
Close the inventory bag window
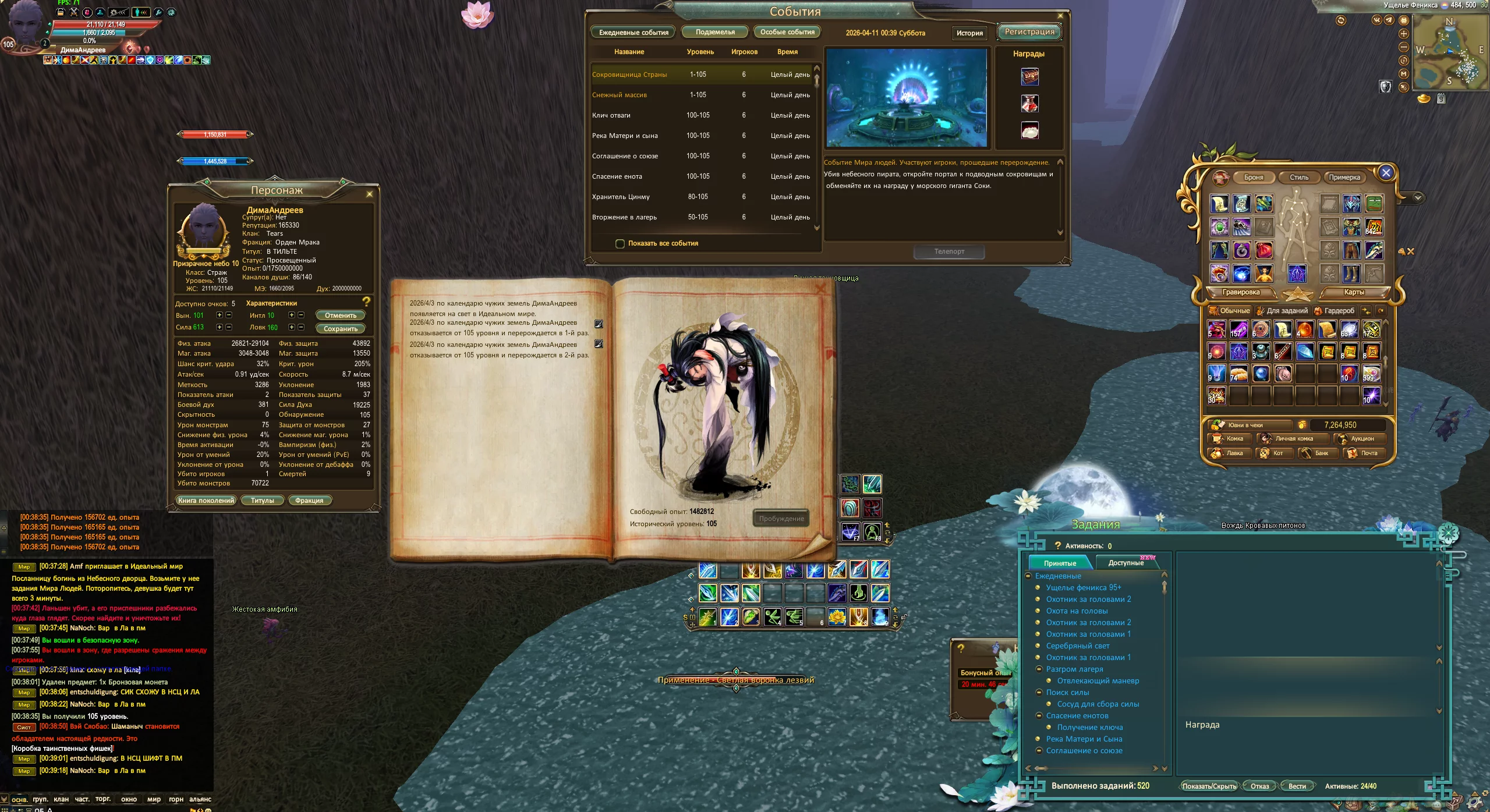pyautogui.click(x=1386, y=173)
